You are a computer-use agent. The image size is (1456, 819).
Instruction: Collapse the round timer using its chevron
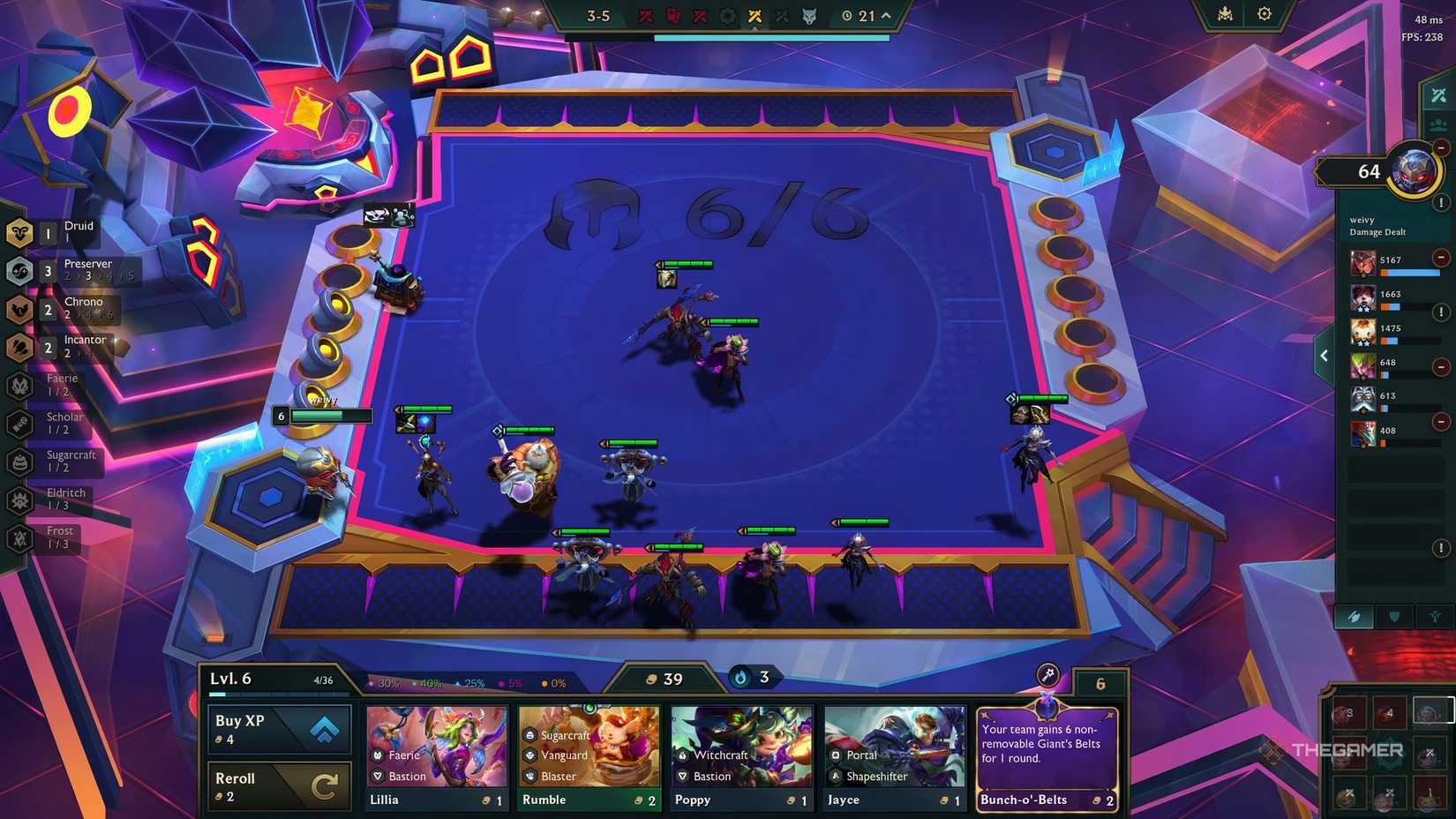click(885, 15)
